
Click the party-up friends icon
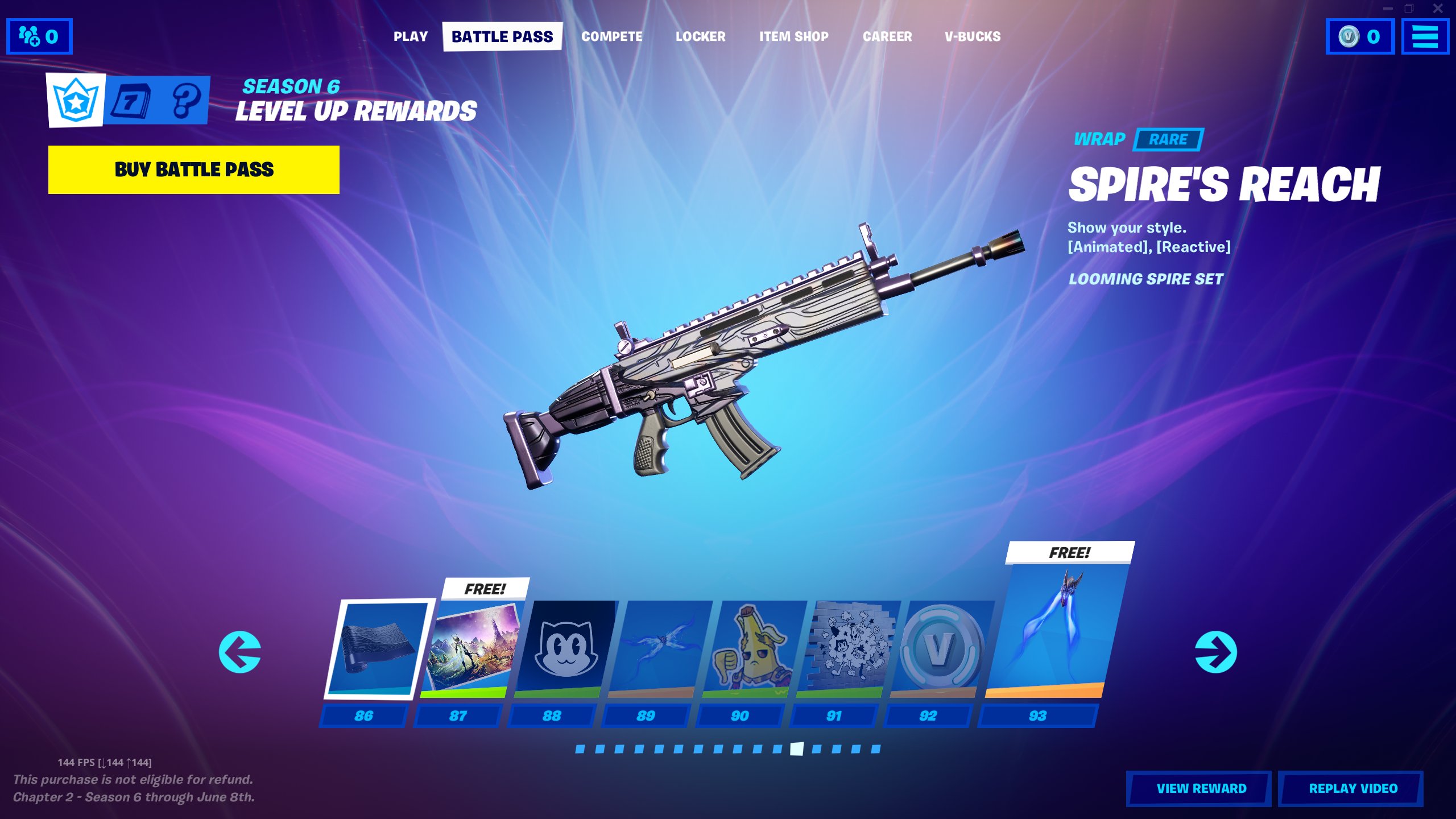coord(40,37)
